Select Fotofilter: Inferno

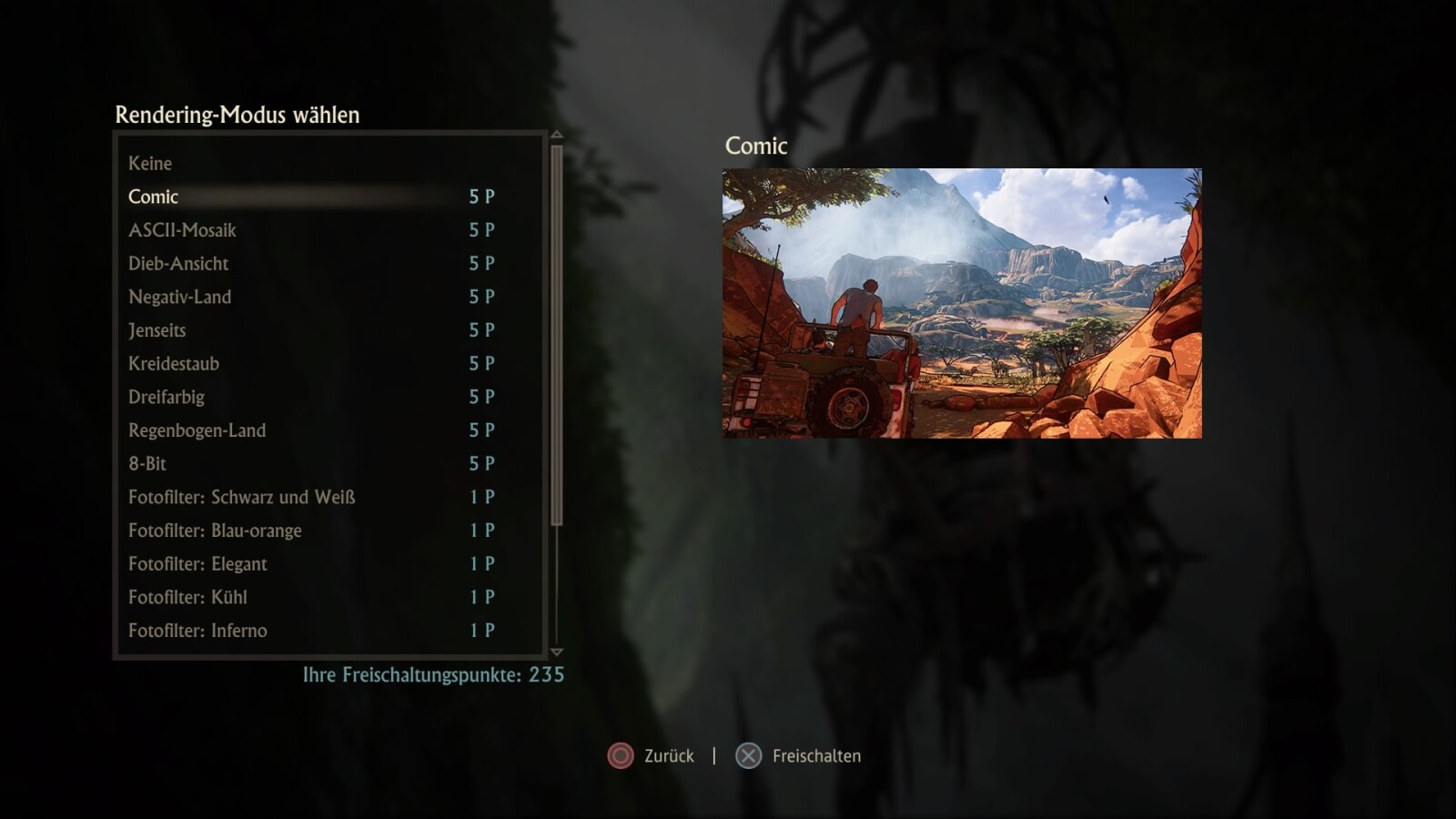point(197,631)
